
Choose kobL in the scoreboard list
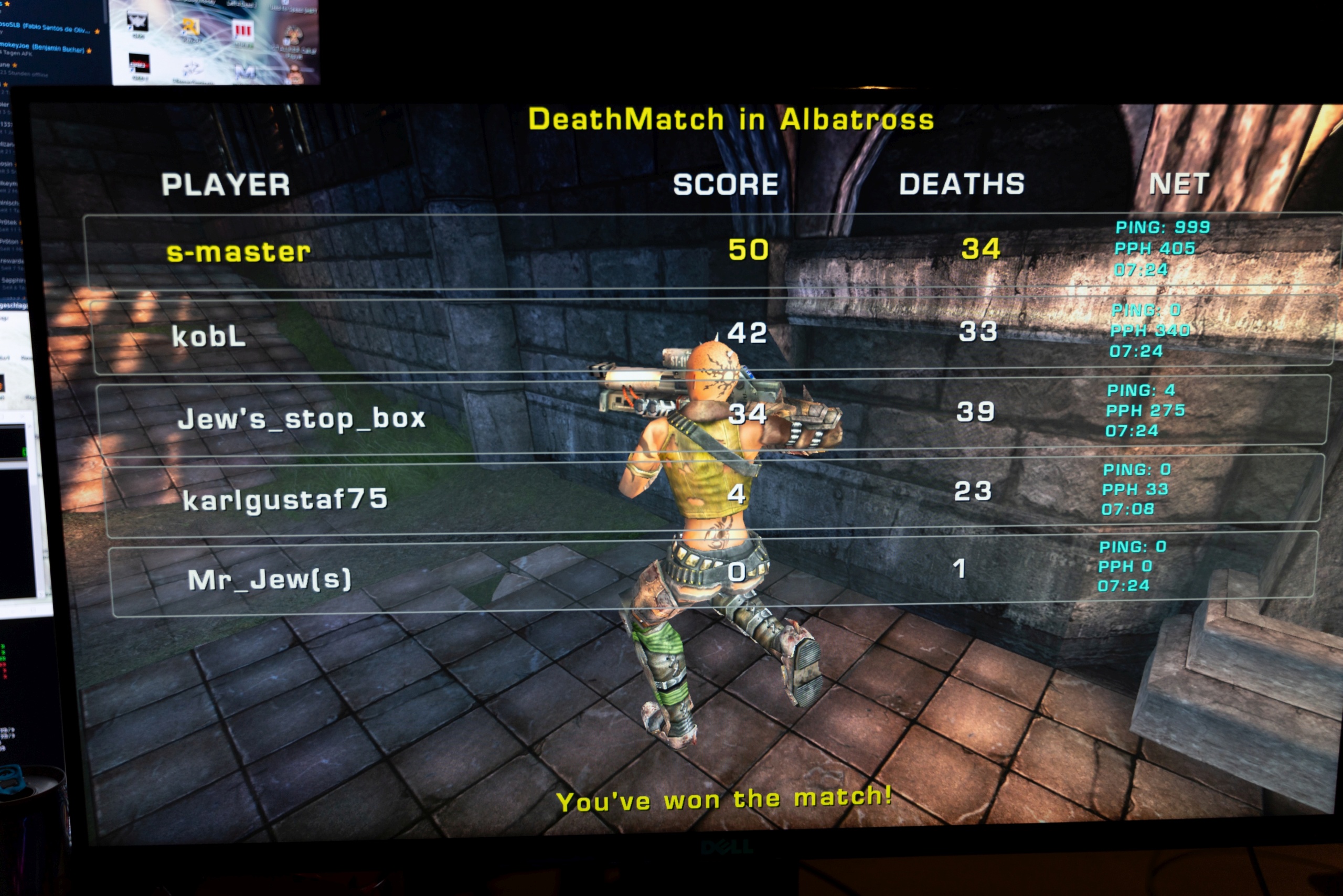(x=209, y=337)
